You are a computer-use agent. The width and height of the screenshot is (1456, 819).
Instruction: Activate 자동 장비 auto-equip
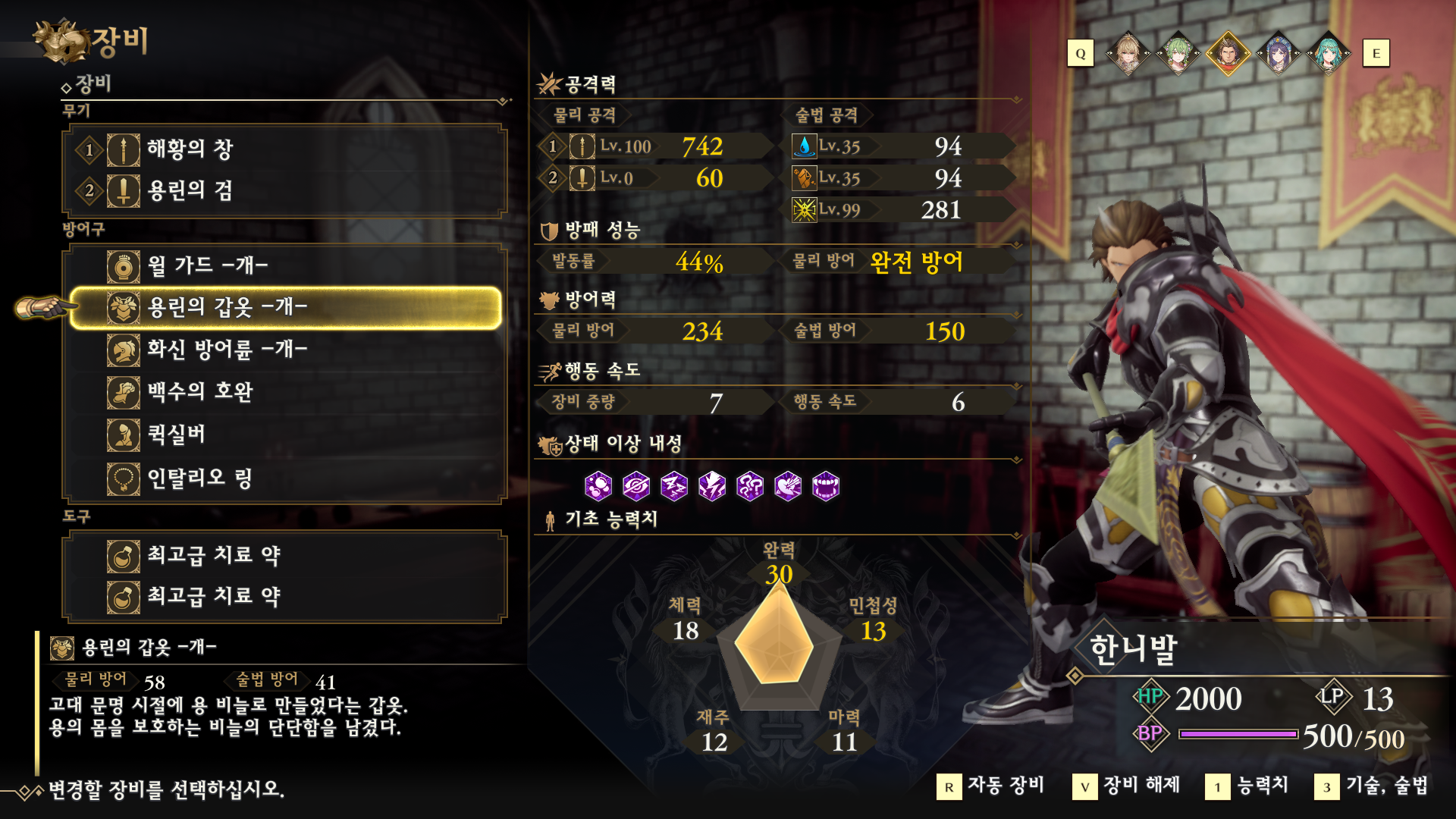tap(992, 786)
